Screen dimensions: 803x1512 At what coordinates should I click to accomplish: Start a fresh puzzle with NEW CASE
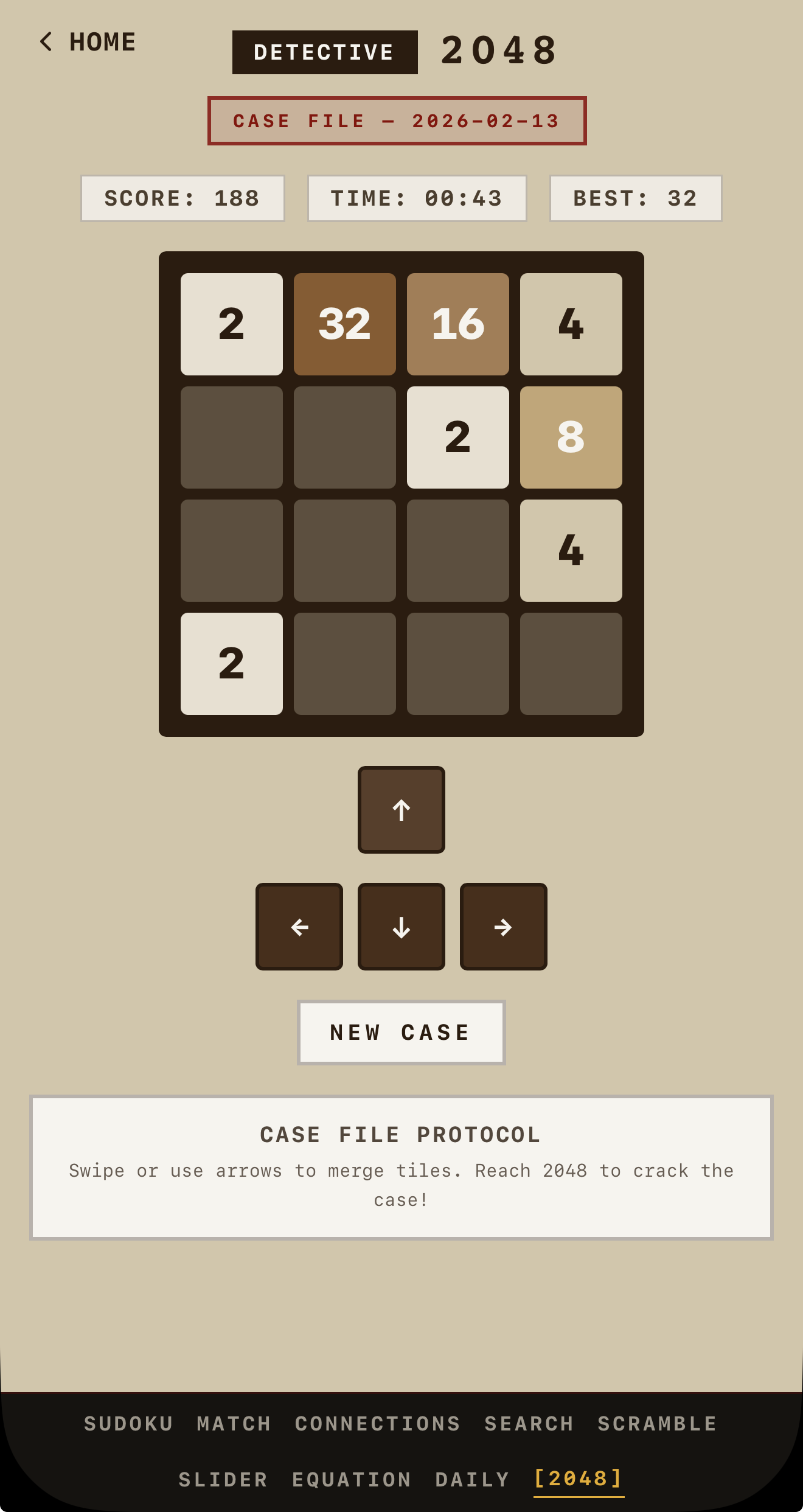[400, 1031]
